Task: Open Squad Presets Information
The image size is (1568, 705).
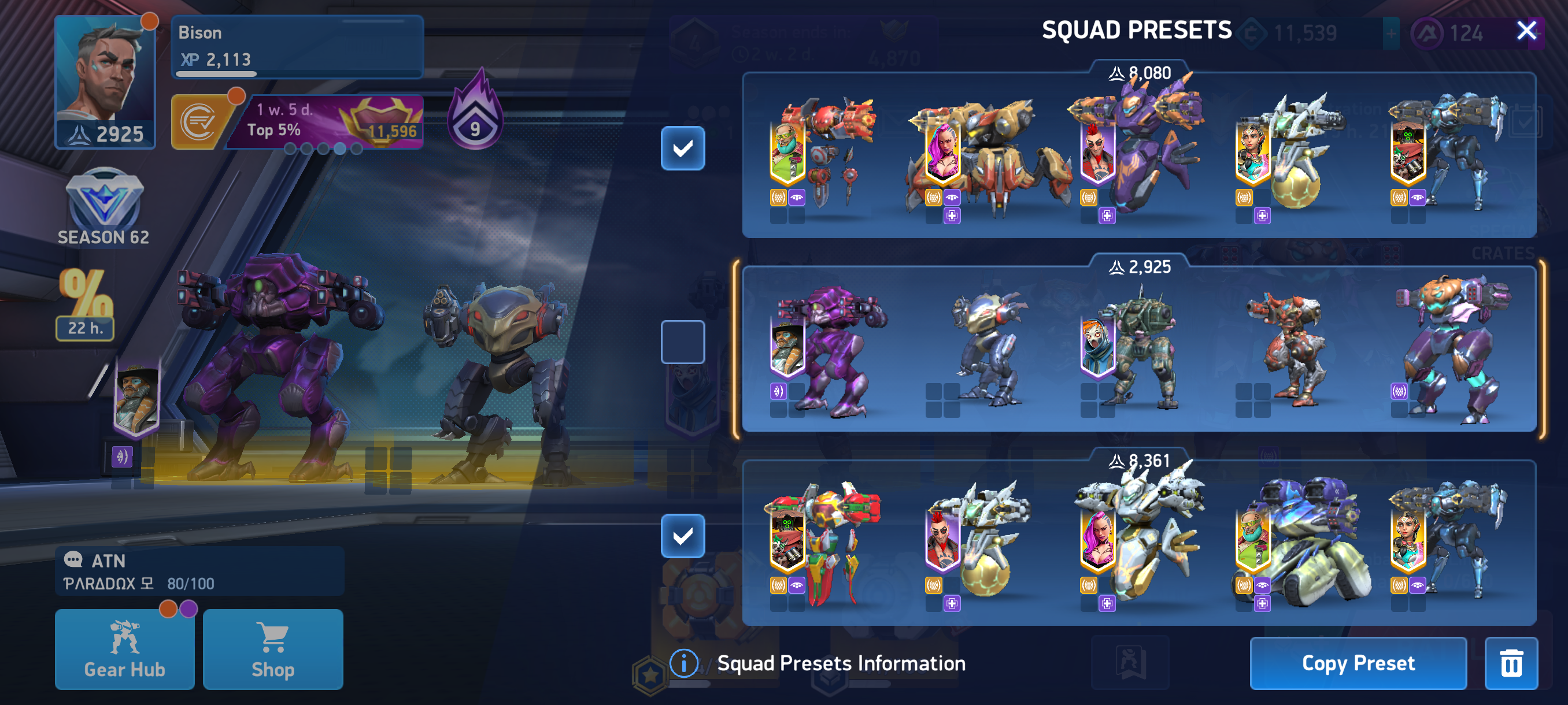Action: point(818,662)
